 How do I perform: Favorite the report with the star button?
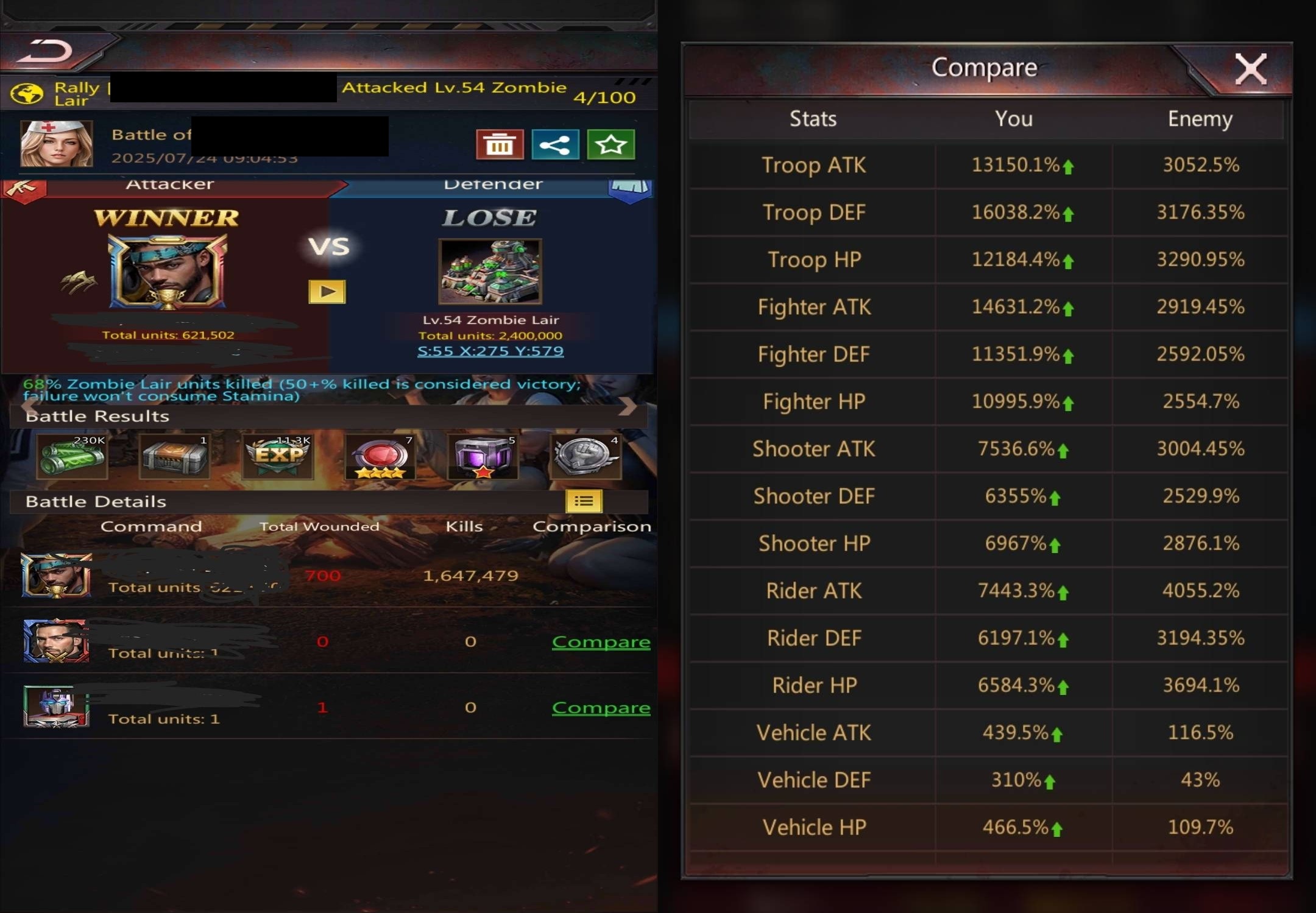tap(610, 145)
